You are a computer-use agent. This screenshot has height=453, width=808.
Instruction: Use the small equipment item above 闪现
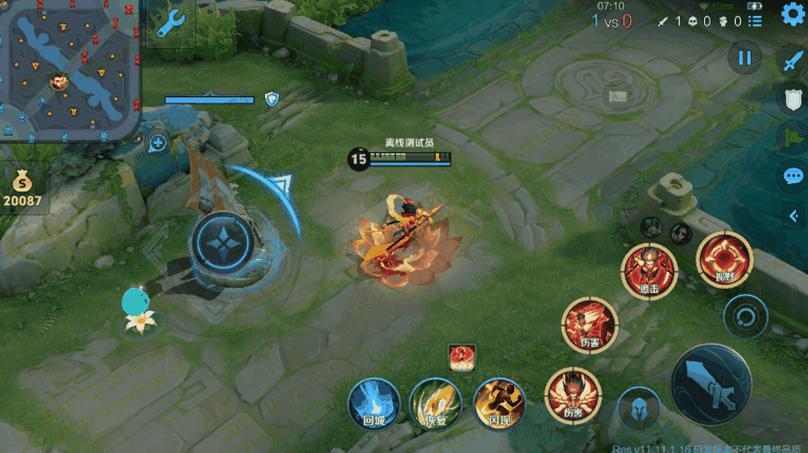coord(461,357)
